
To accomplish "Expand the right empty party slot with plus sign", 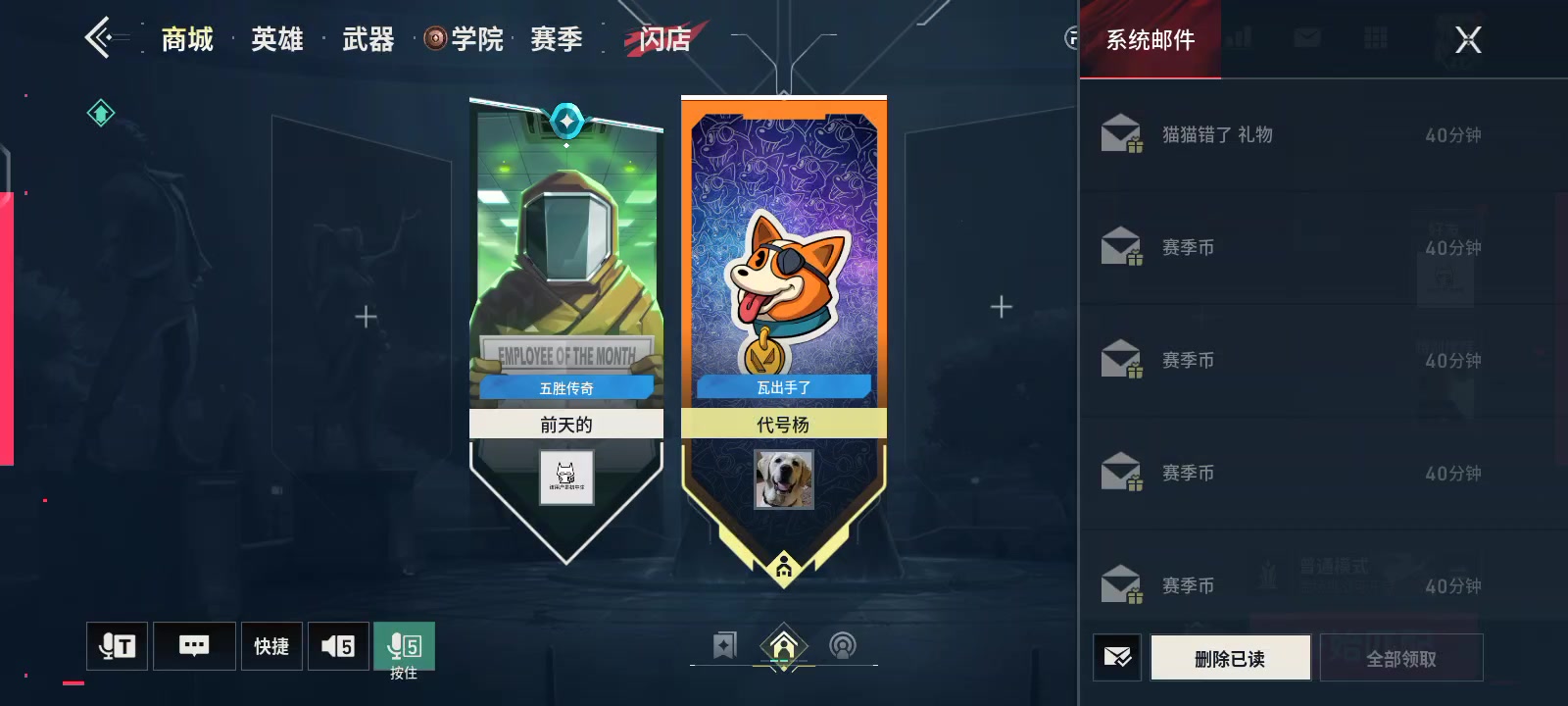I will pos(1001,305).
